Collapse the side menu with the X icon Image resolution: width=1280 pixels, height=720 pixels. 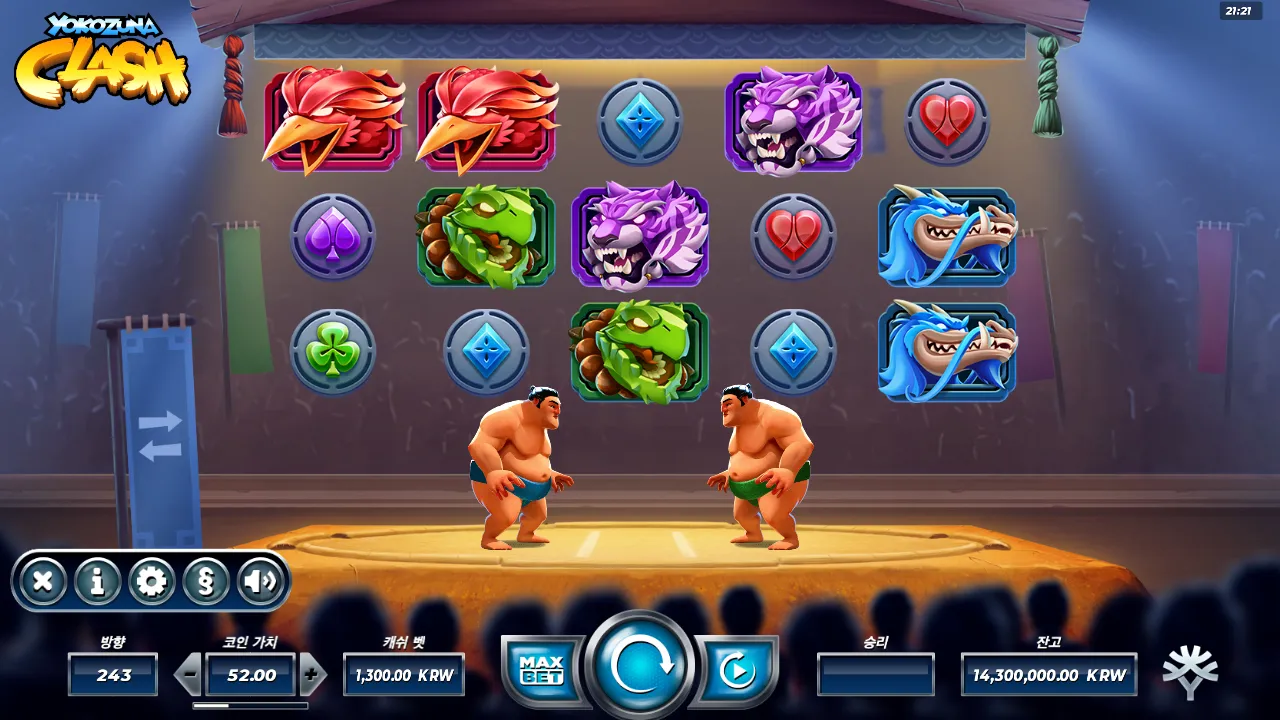pos(44,580)
